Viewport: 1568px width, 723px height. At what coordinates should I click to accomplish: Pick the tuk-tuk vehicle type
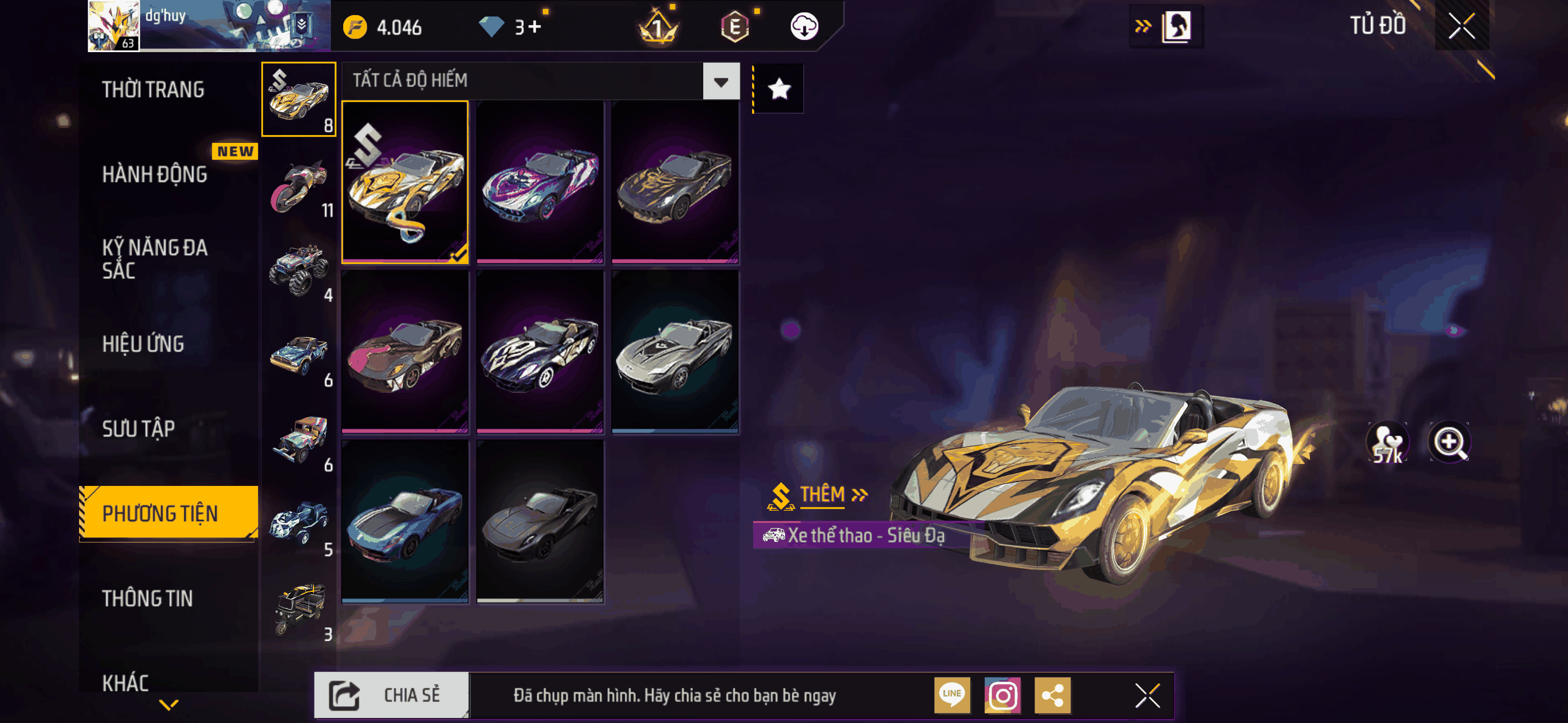click(299, 609)
